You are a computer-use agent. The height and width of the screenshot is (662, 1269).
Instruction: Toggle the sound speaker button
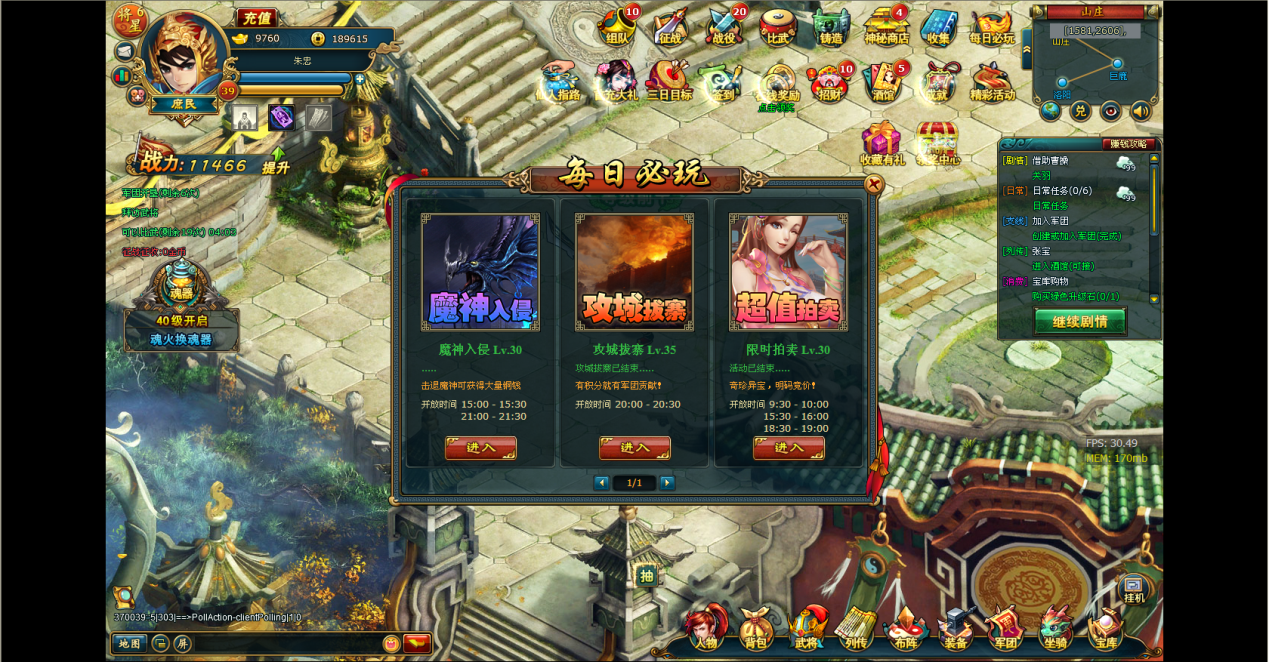1140,111
